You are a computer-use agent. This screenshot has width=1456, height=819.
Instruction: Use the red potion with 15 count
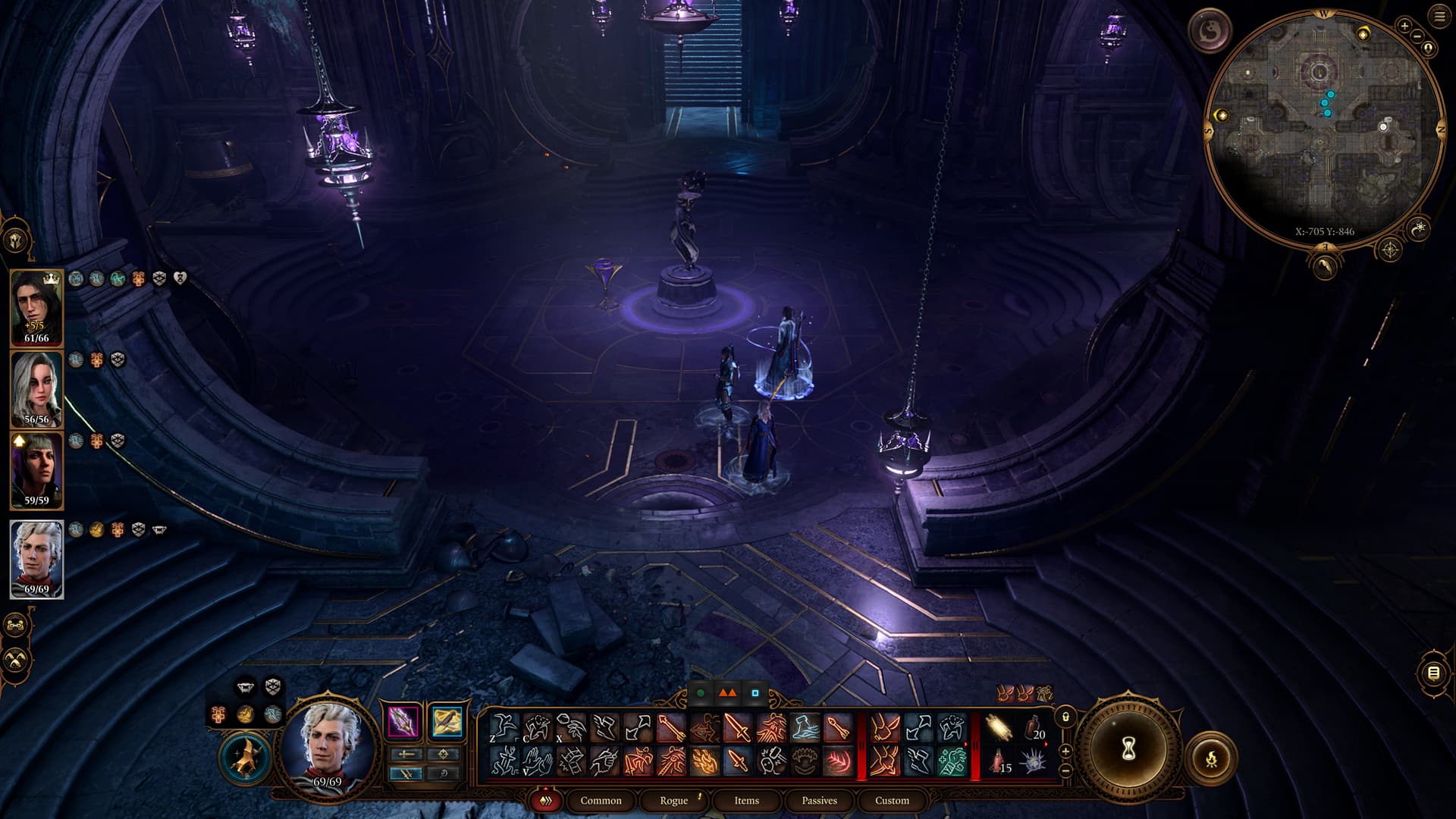(x=999, y=761)
